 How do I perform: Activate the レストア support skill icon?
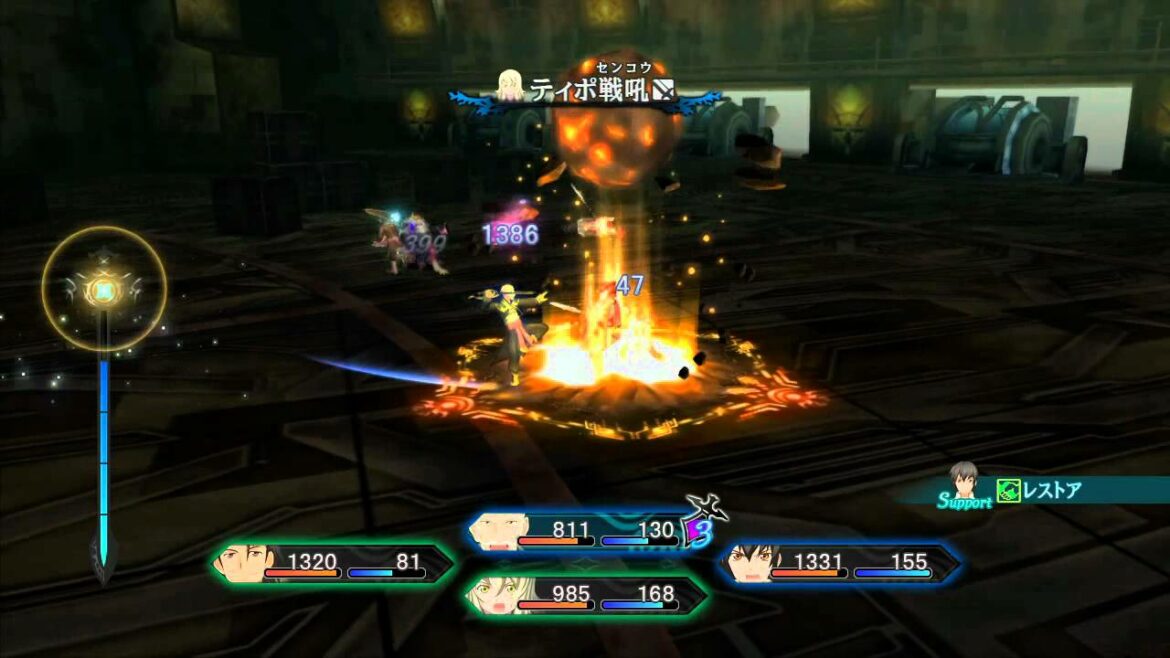(1008, 490)
